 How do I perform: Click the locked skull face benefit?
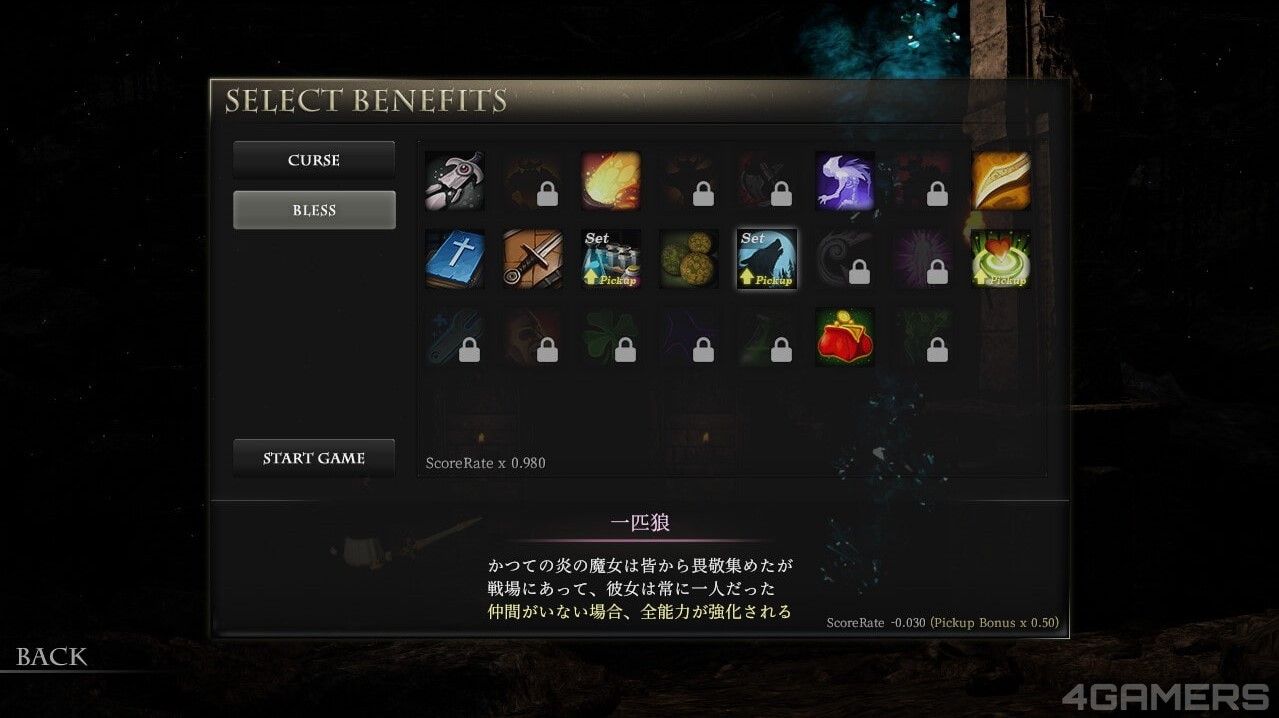(x=533, y=337)
